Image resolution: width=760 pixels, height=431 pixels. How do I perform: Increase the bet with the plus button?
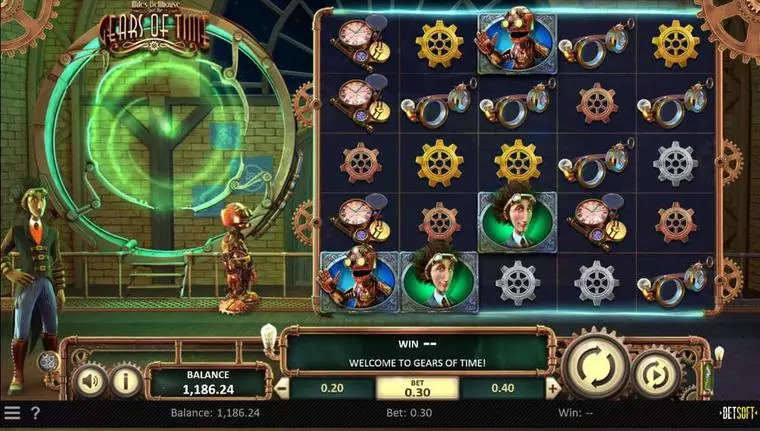552,388
